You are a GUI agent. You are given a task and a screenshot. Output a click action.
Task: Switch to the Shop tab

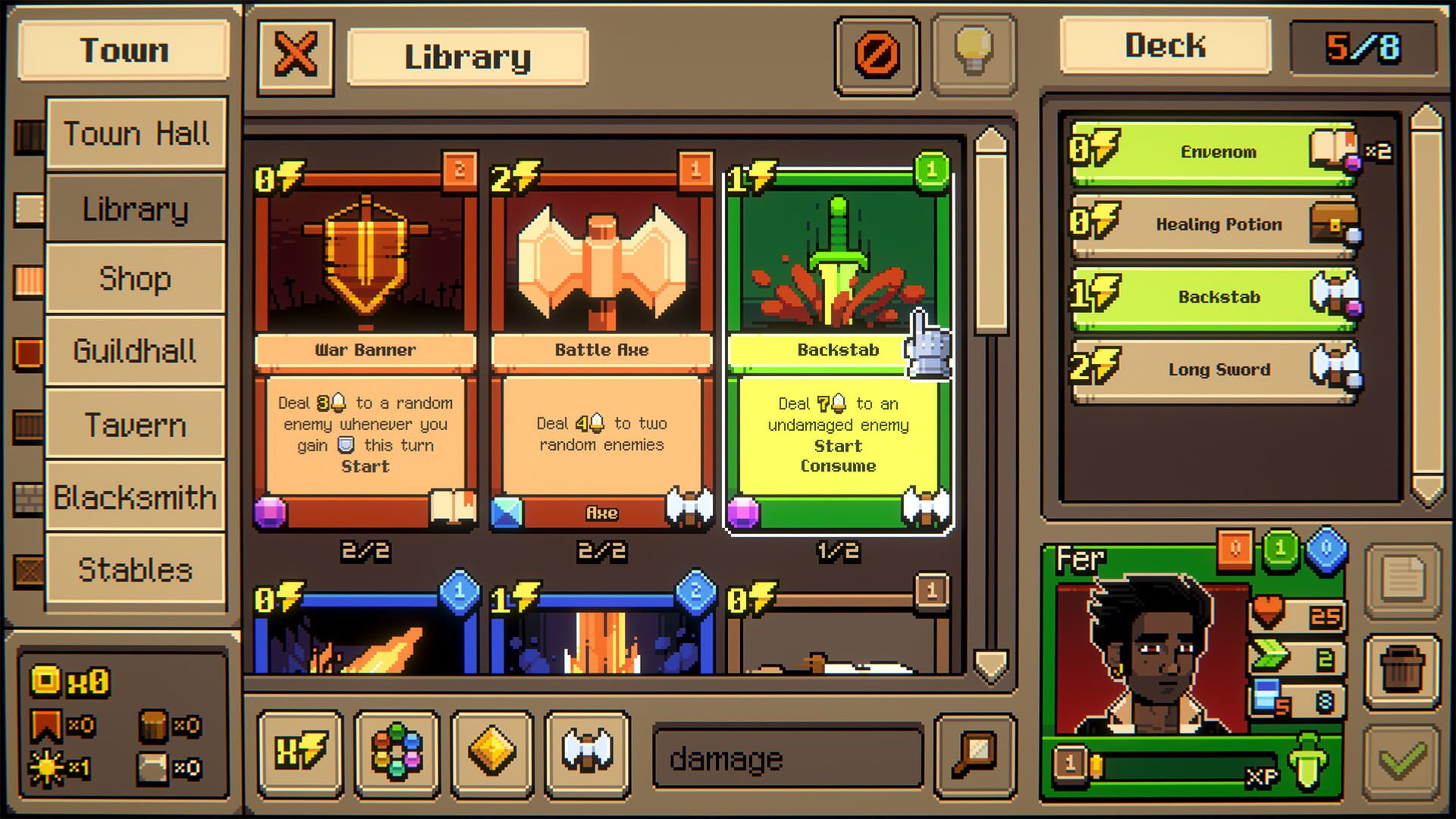click(x=136, y=280)
